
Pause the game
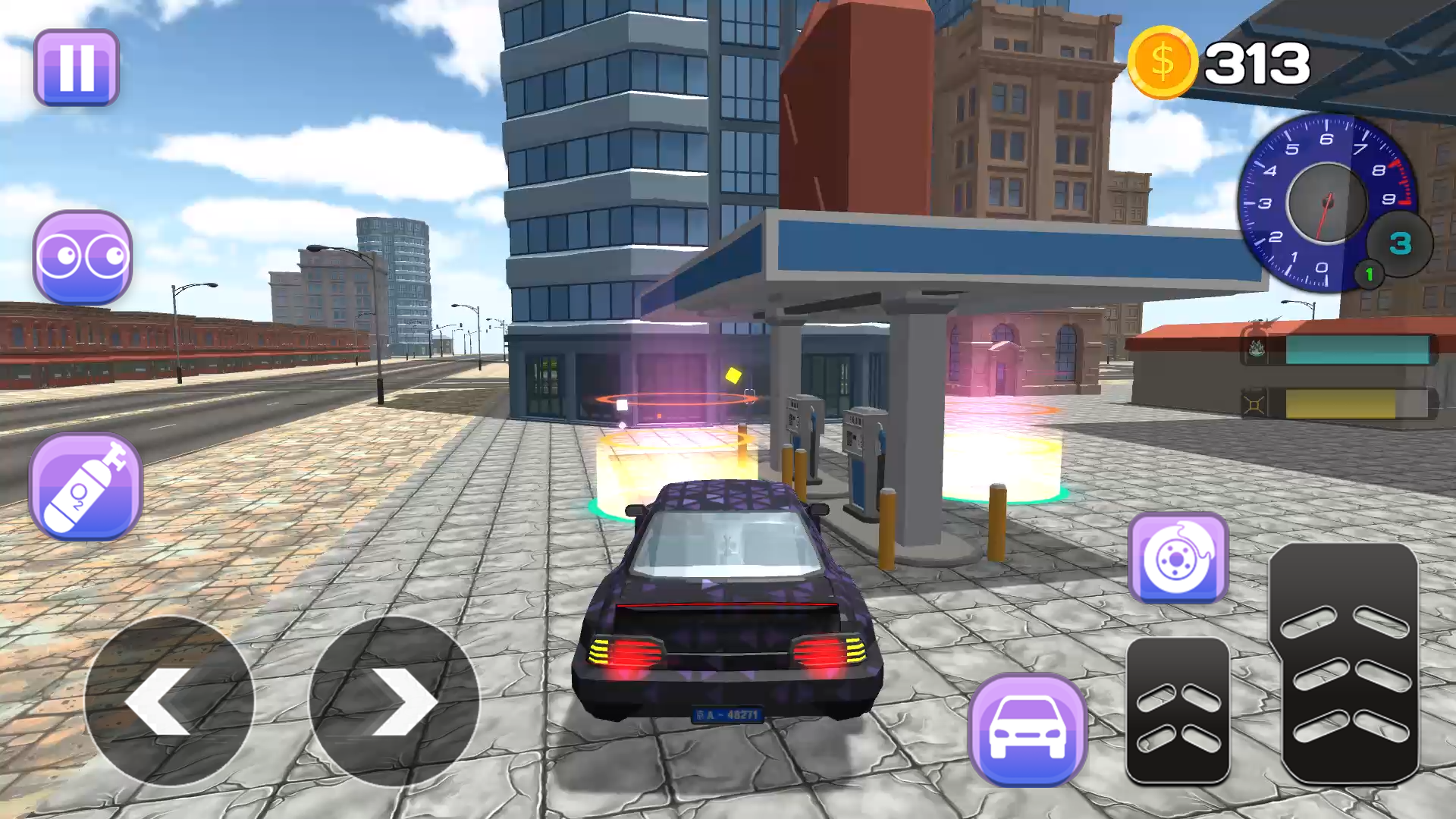point(76,67)
